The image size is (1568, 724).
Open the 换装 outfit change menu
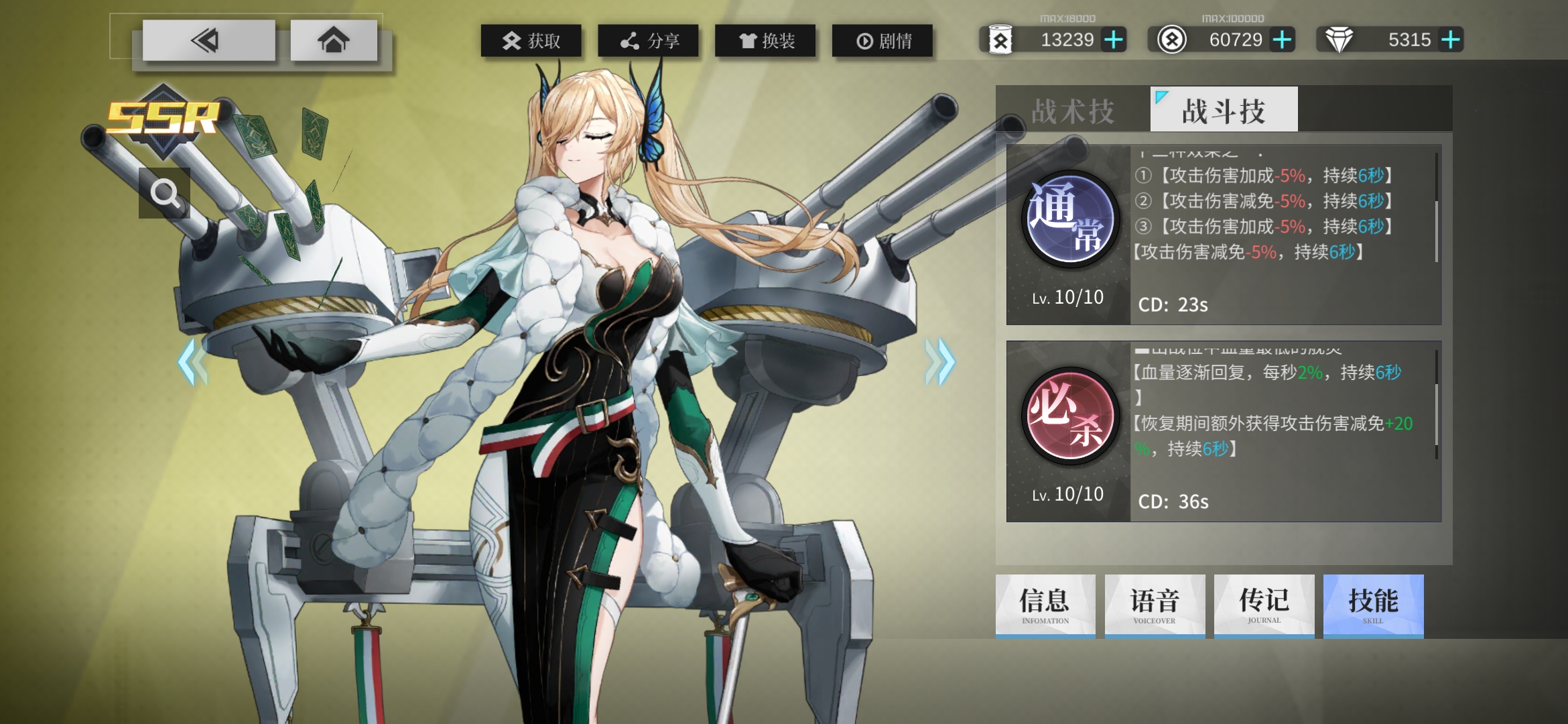(765, 41)
